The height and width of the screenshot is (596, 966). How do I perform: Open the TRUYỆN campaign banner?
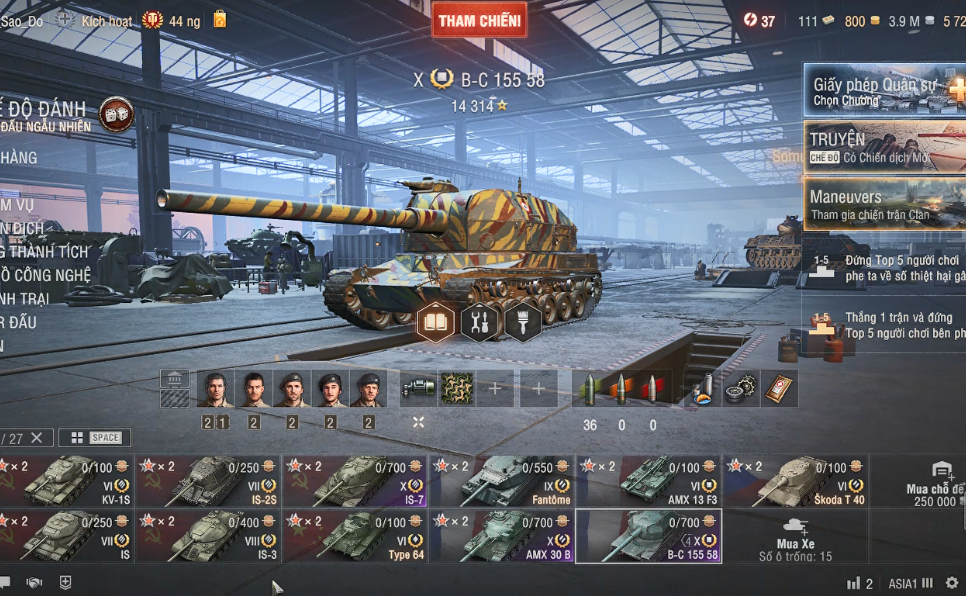pyautogui.click(x=884, y=147)
